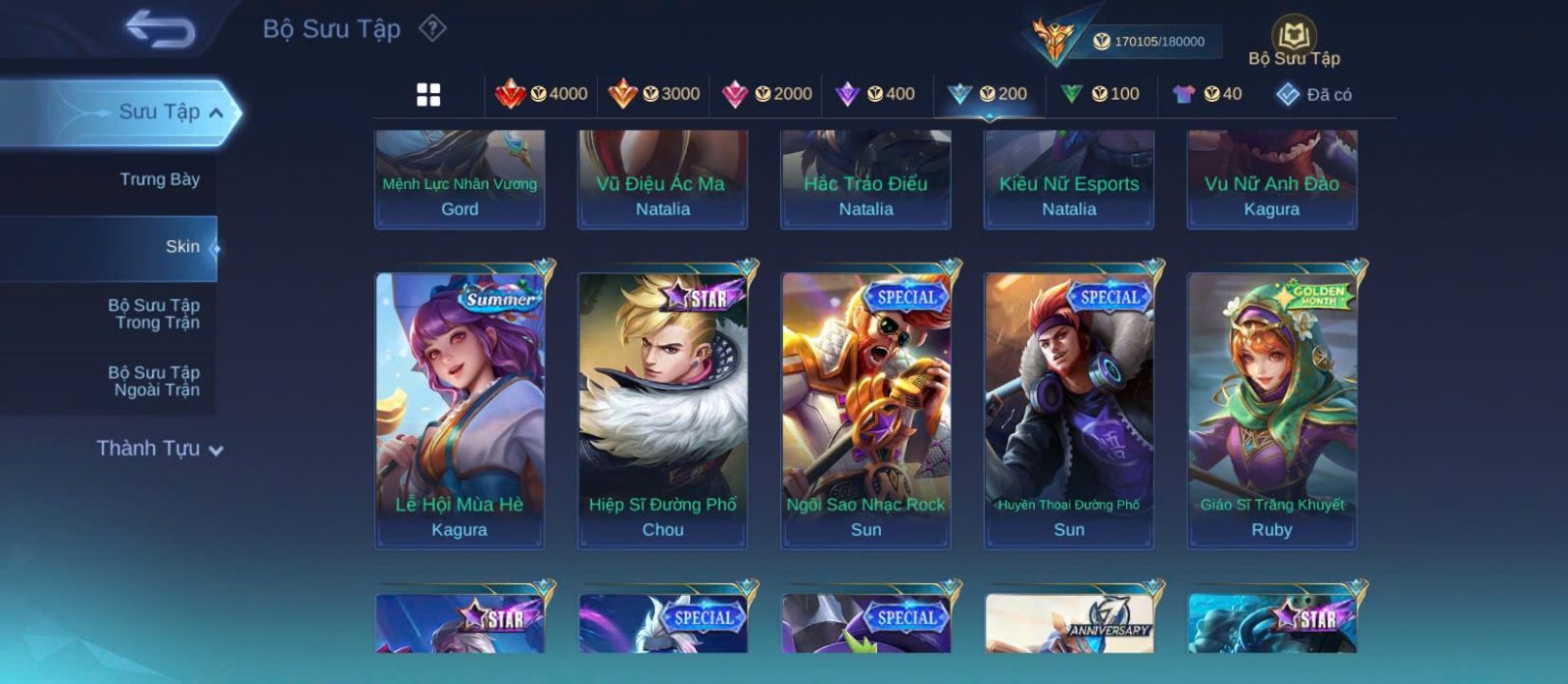Switch to the 3000 points tier tab

tap(654, 94)
